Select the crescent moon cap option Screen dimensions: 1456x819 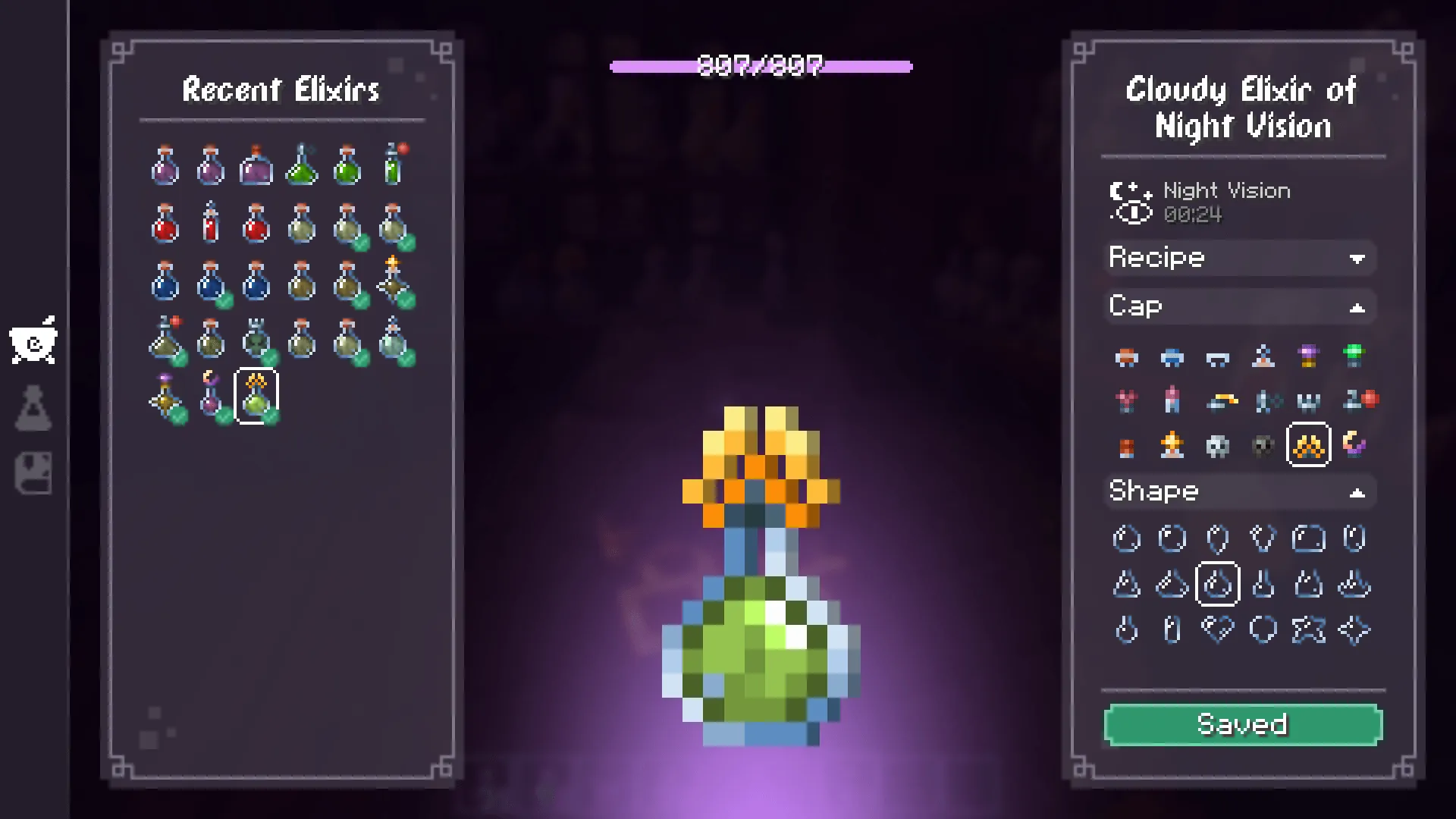[x=1356, y=446]
